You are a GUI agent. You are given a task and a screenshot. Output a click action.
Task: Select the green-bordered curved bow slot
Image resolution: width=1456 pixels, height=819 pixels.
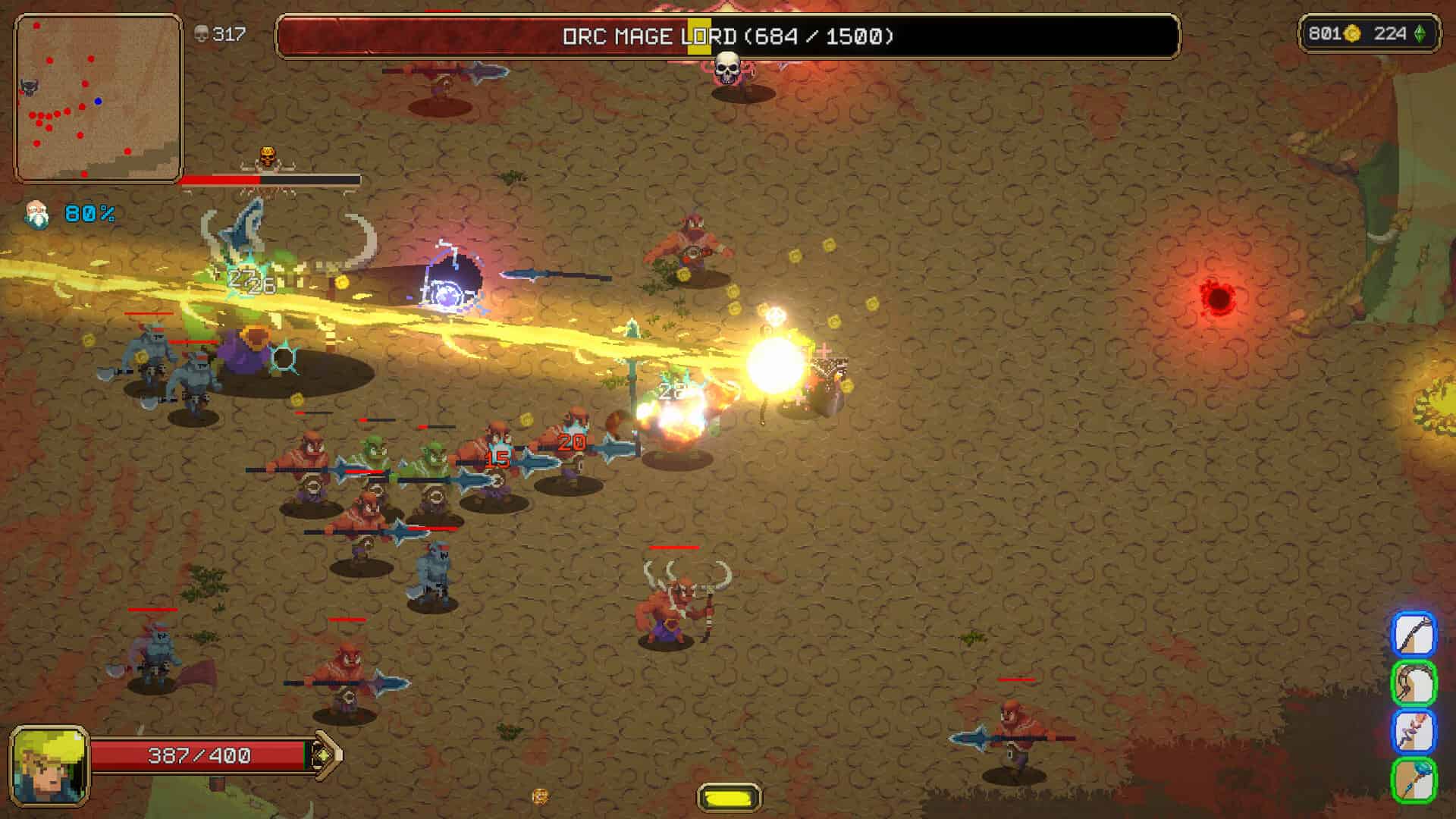(1414, 682)
